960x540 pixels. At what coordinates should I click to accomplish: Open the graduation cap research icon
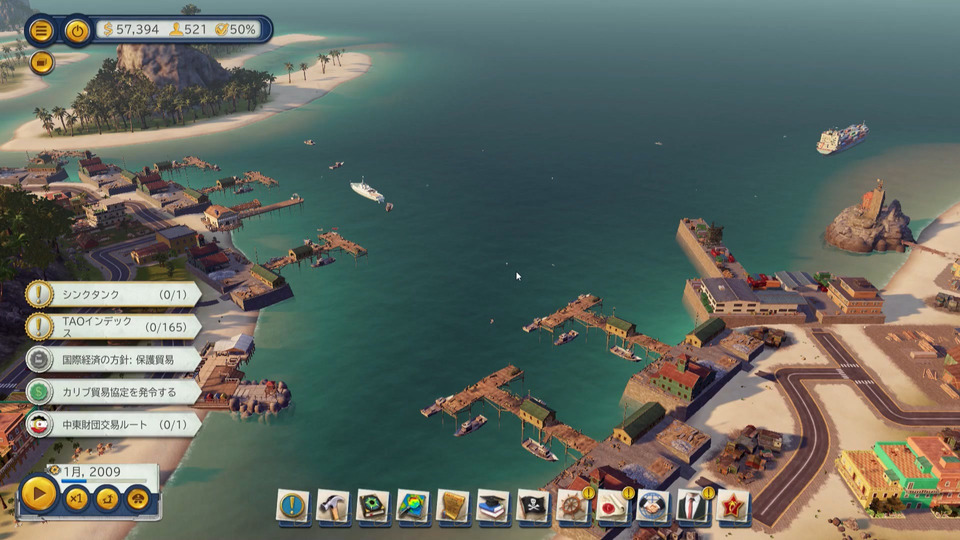(x=492, y=506)
